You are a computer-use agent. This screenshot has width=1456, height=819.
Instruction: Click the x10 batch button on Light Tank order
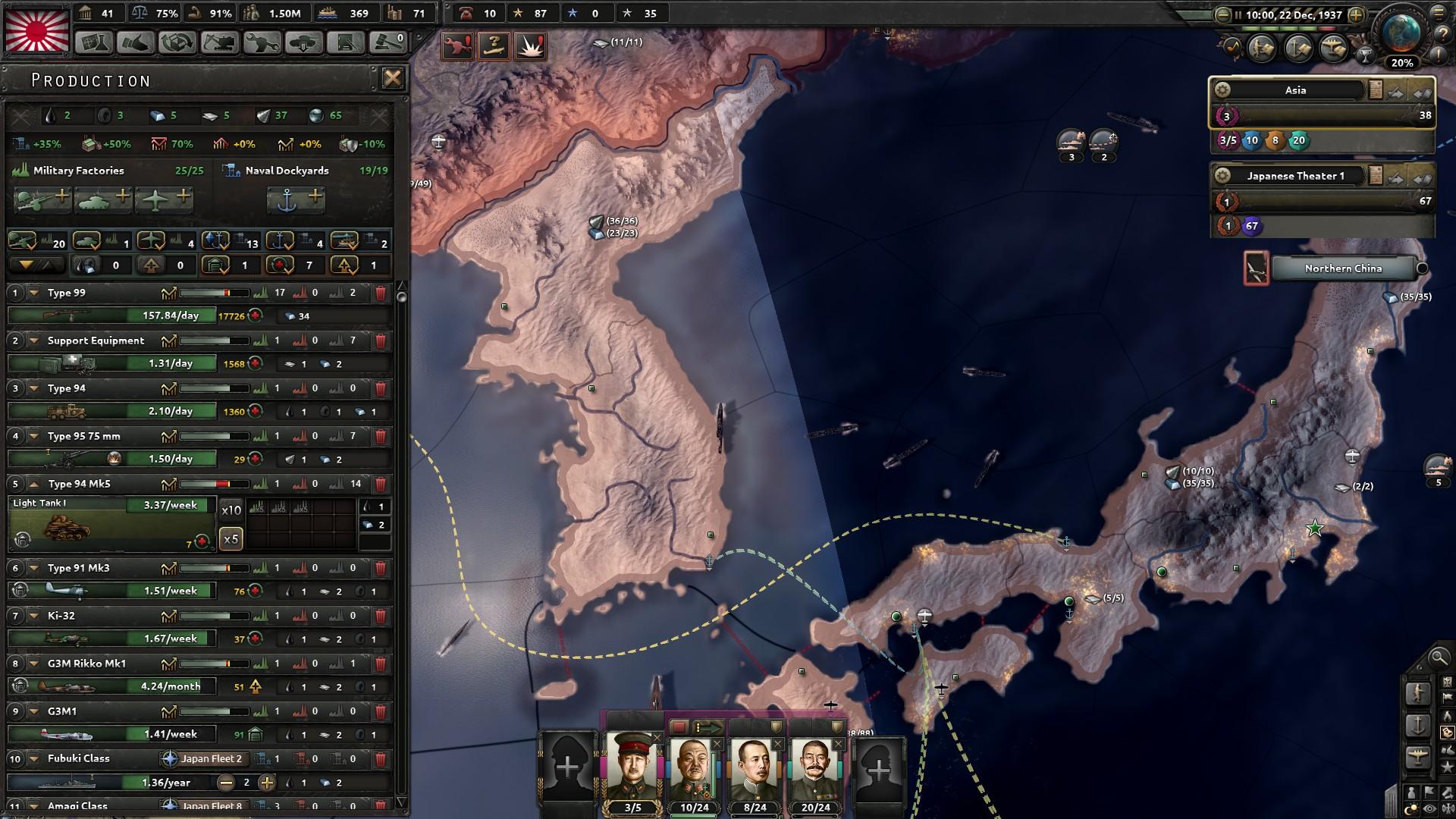[230, 510]
